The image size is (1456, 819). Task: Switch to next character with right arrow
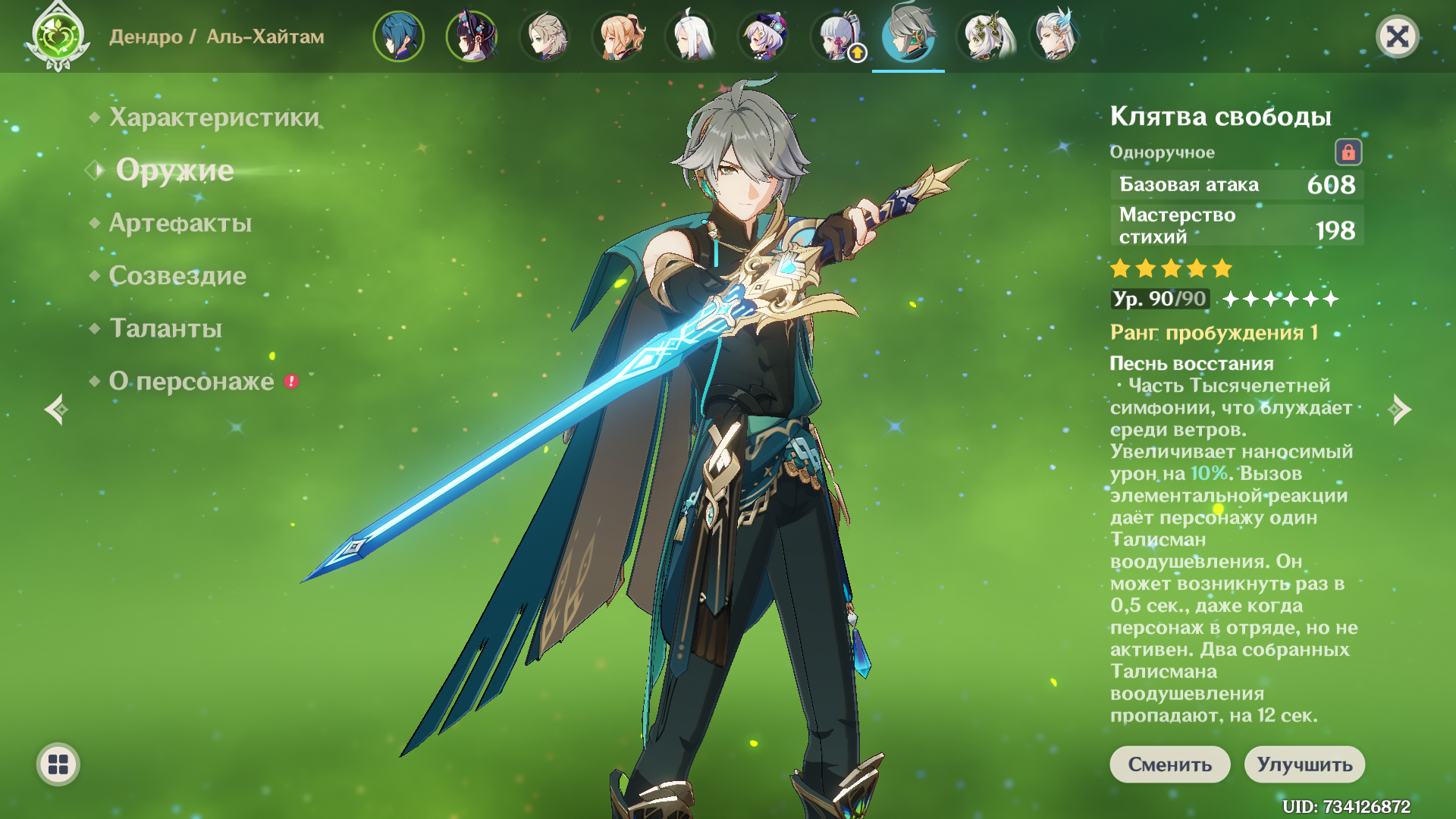pyautogui.click(x=1400, y=409)
